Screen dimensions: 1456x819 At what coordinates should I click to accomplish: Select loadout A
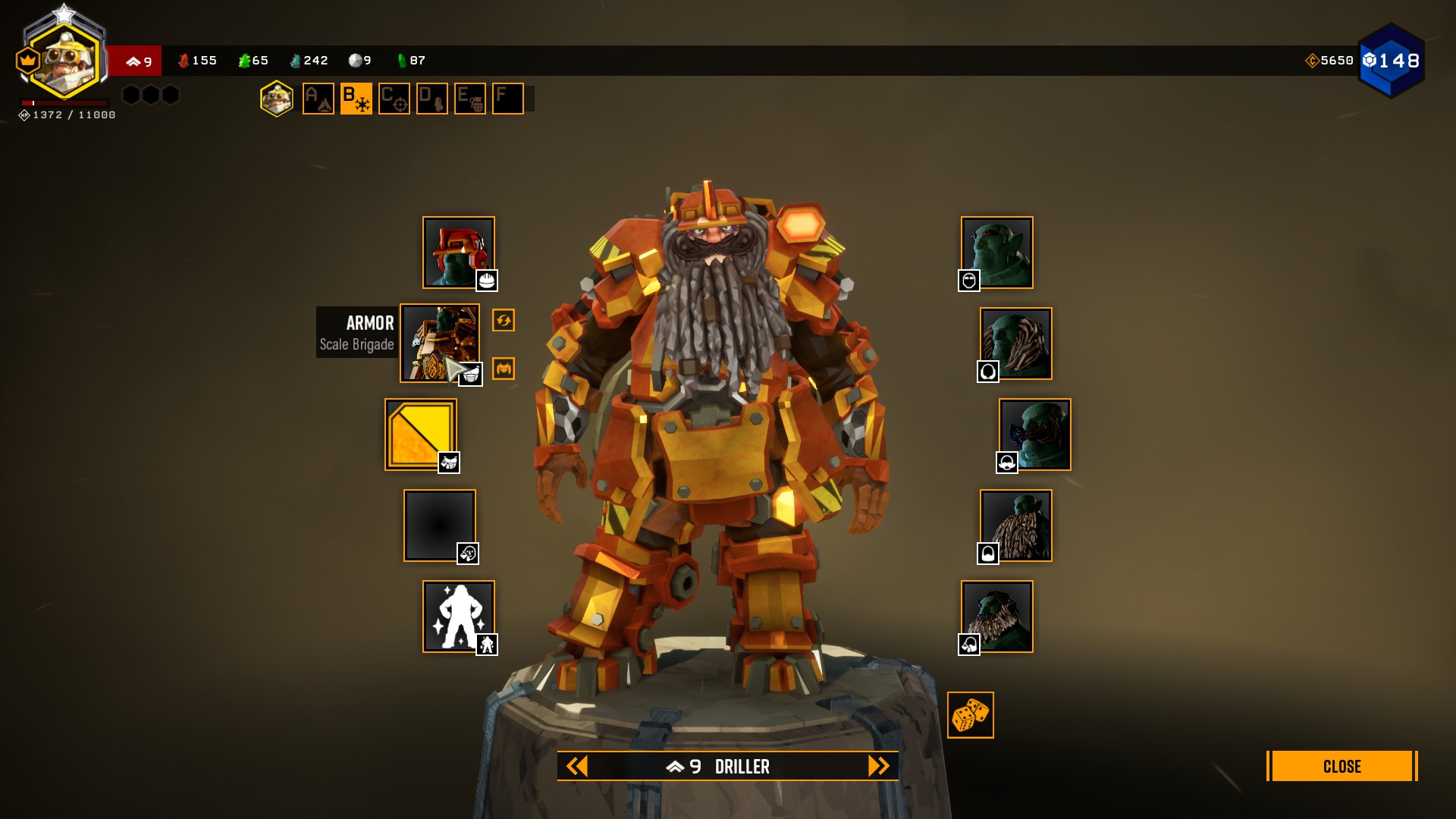(318, 99)
